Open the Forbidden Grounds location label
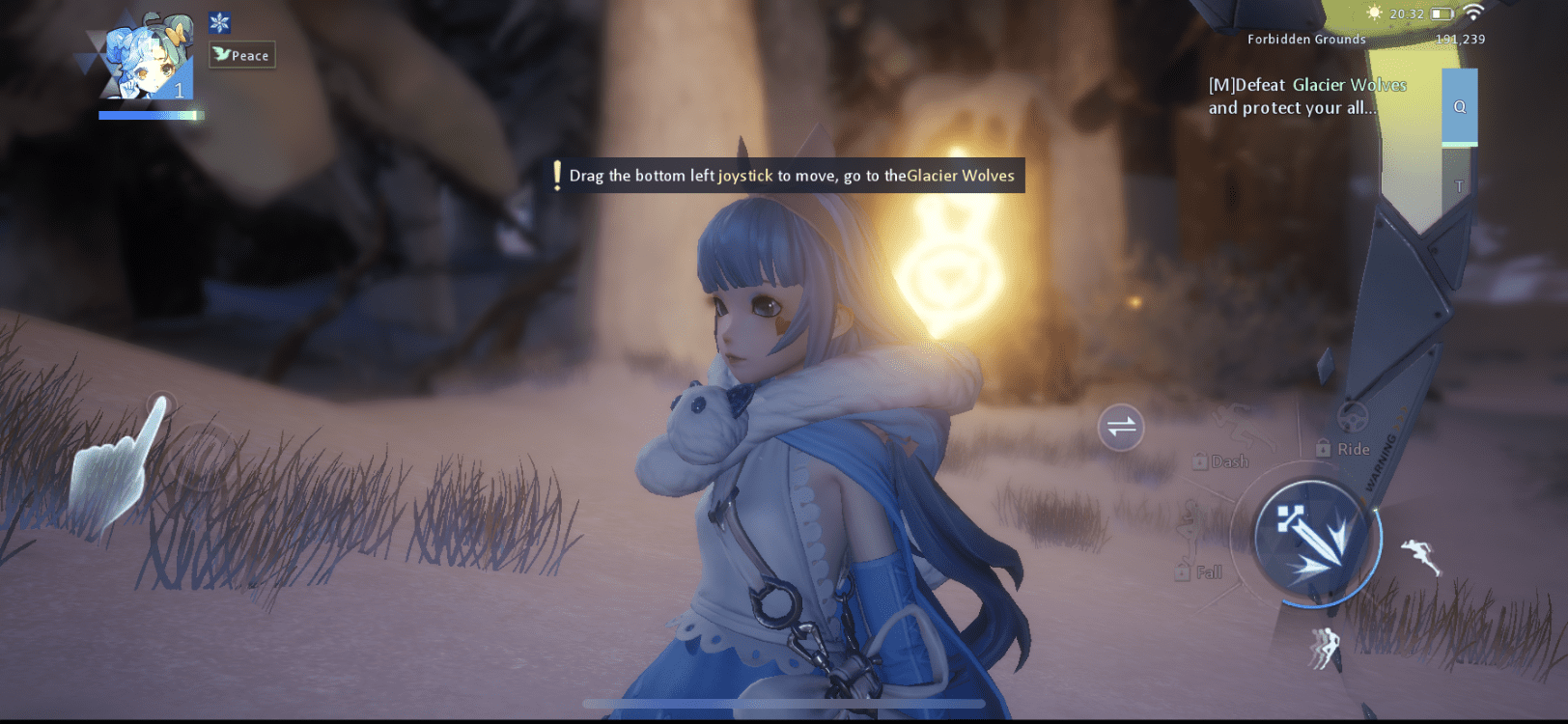 [x=1306, y=39]
